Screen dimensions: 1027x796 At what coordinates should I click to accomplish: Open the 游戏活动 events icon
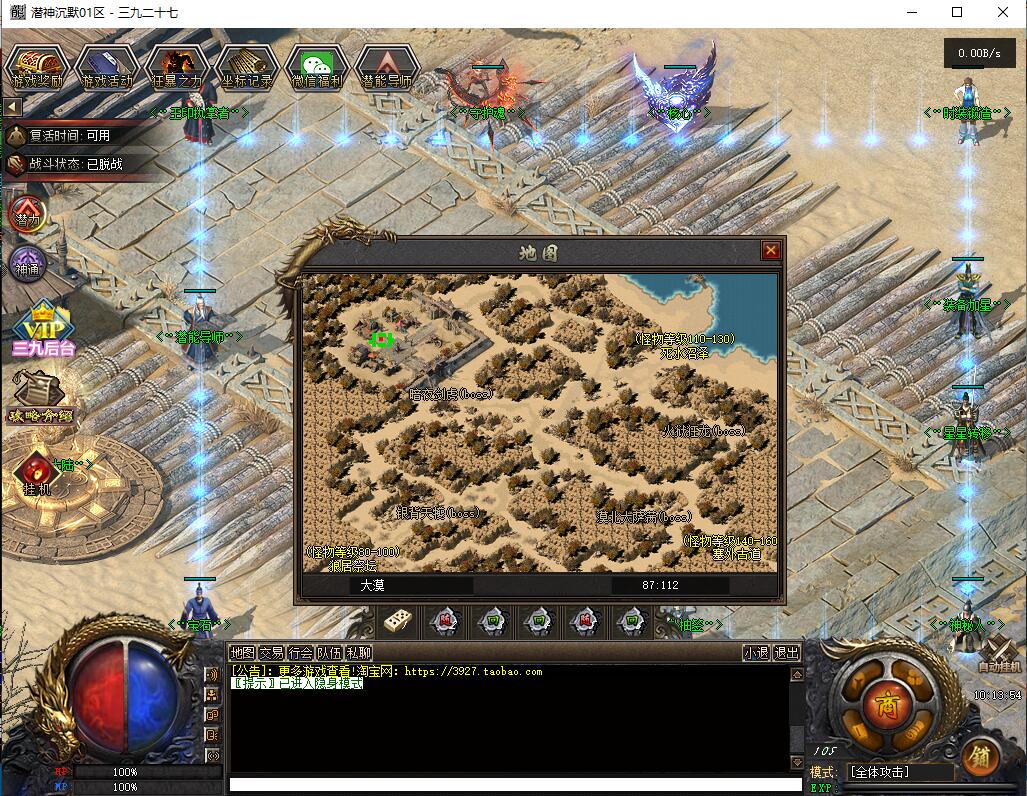tap(107, 67)
